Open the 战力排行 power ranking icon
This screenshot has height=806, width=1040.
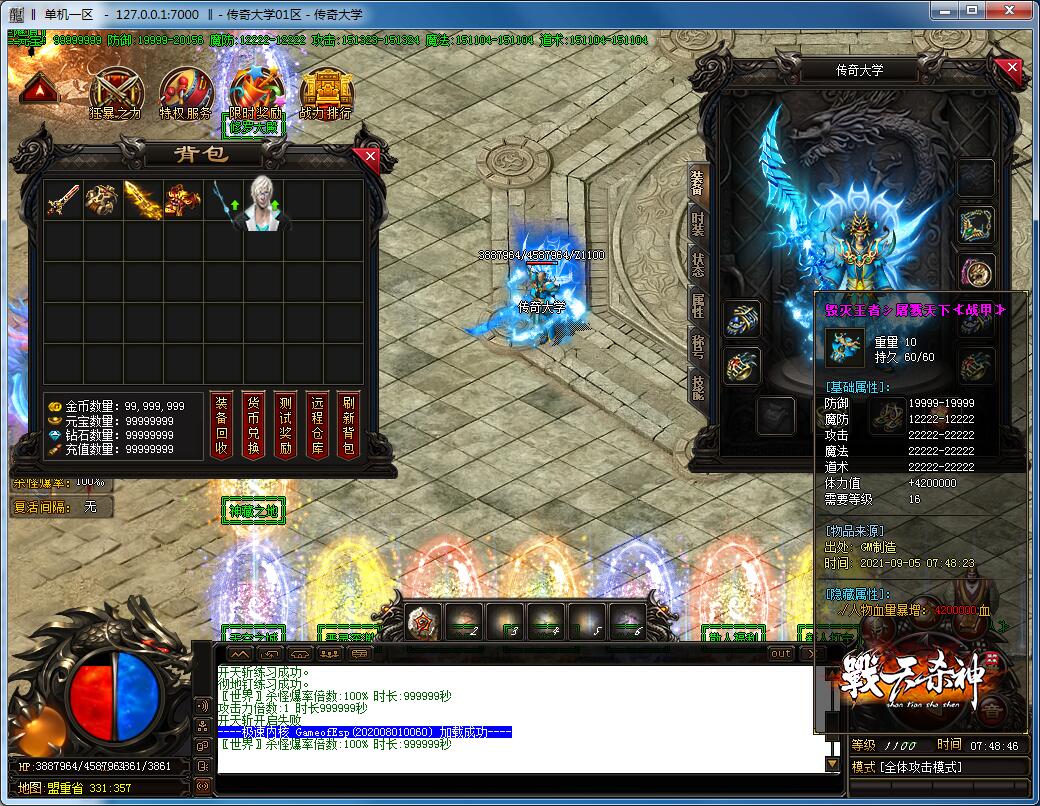tap(325, 91)
